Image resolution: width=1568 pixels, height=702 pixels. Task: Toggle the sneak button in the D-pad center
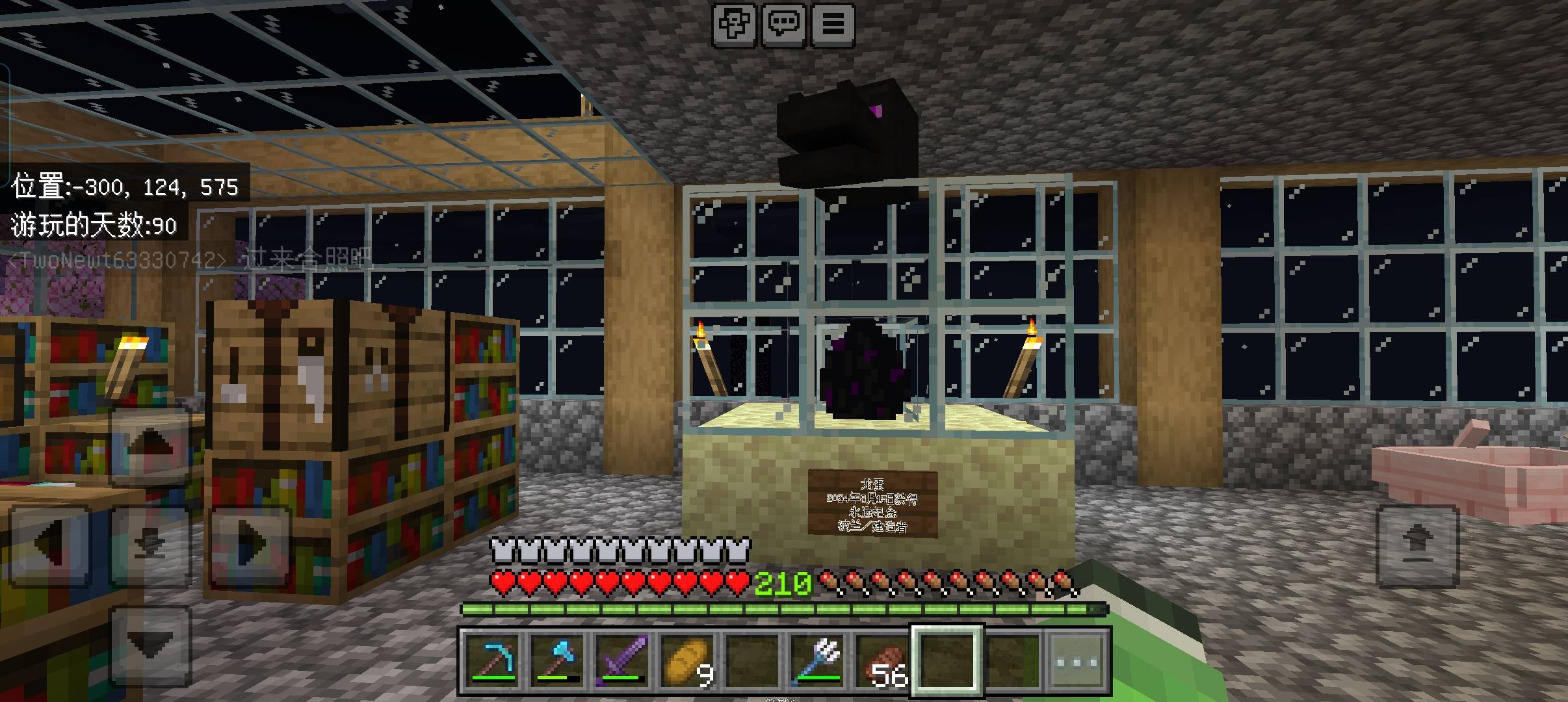[150, 545]
